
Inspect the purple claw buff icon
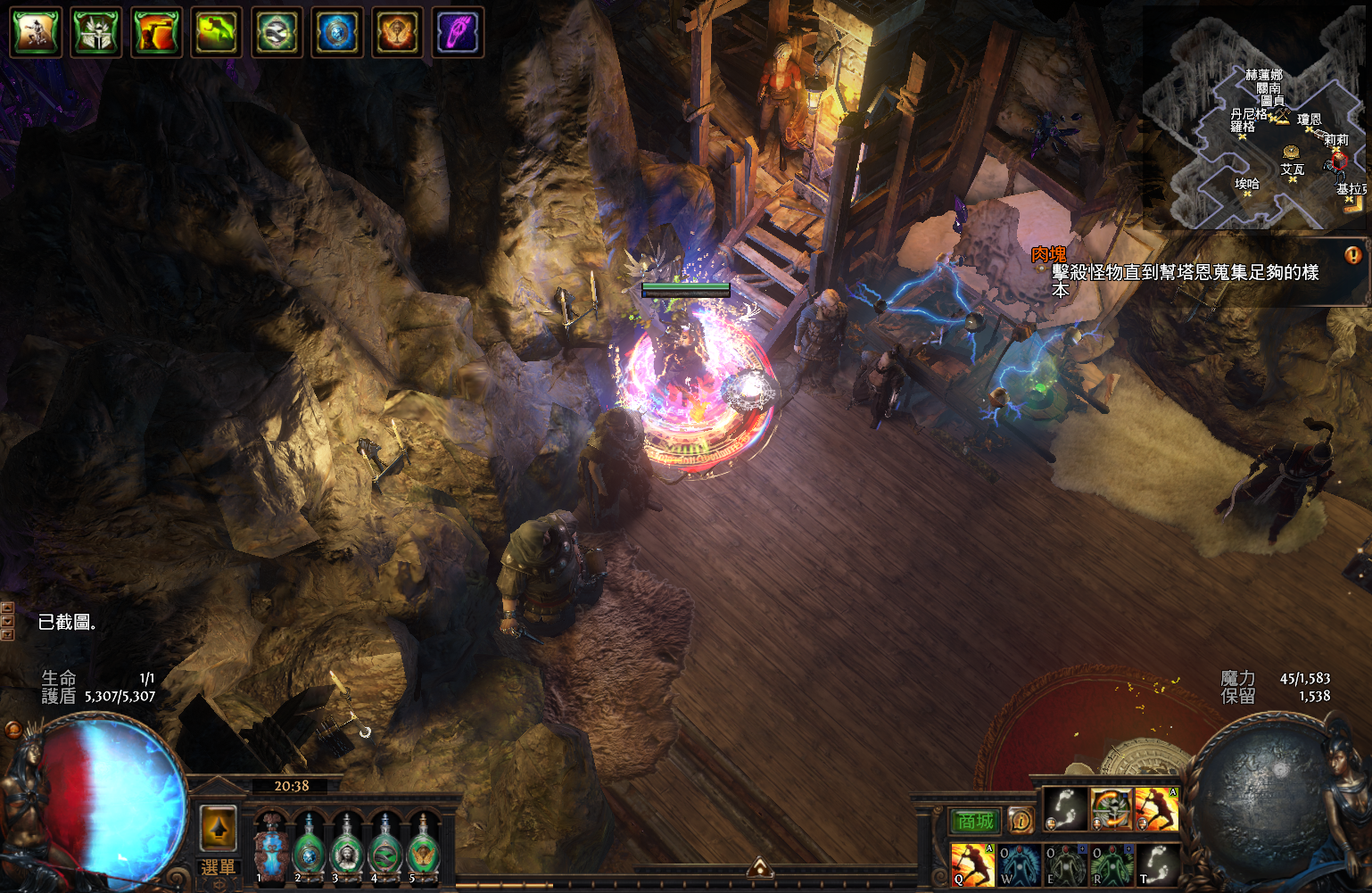(x=458, y=33)
